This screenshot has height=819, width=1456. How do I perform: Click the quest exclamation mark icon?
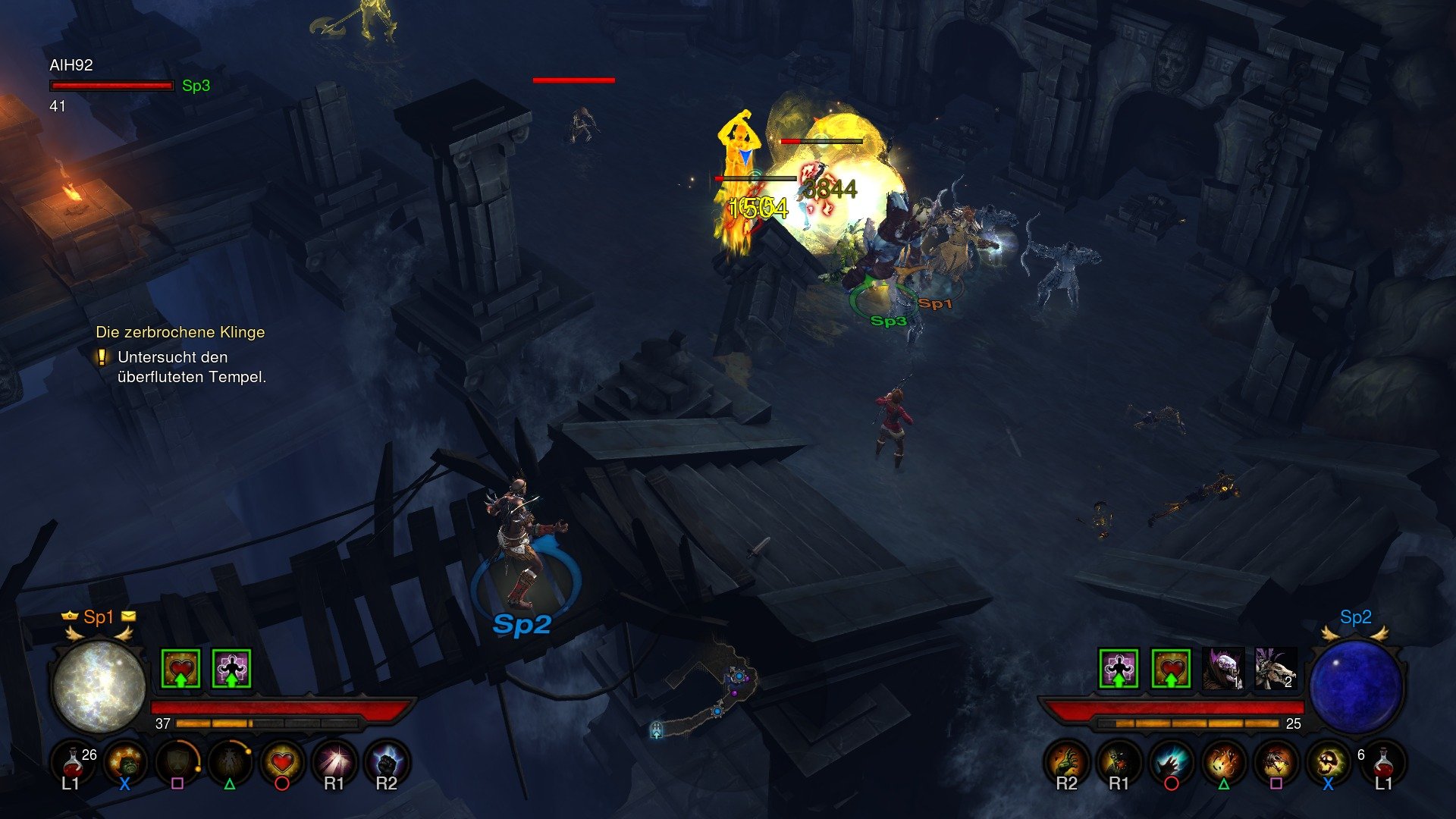pyautogui.click(x=103, y=357)
